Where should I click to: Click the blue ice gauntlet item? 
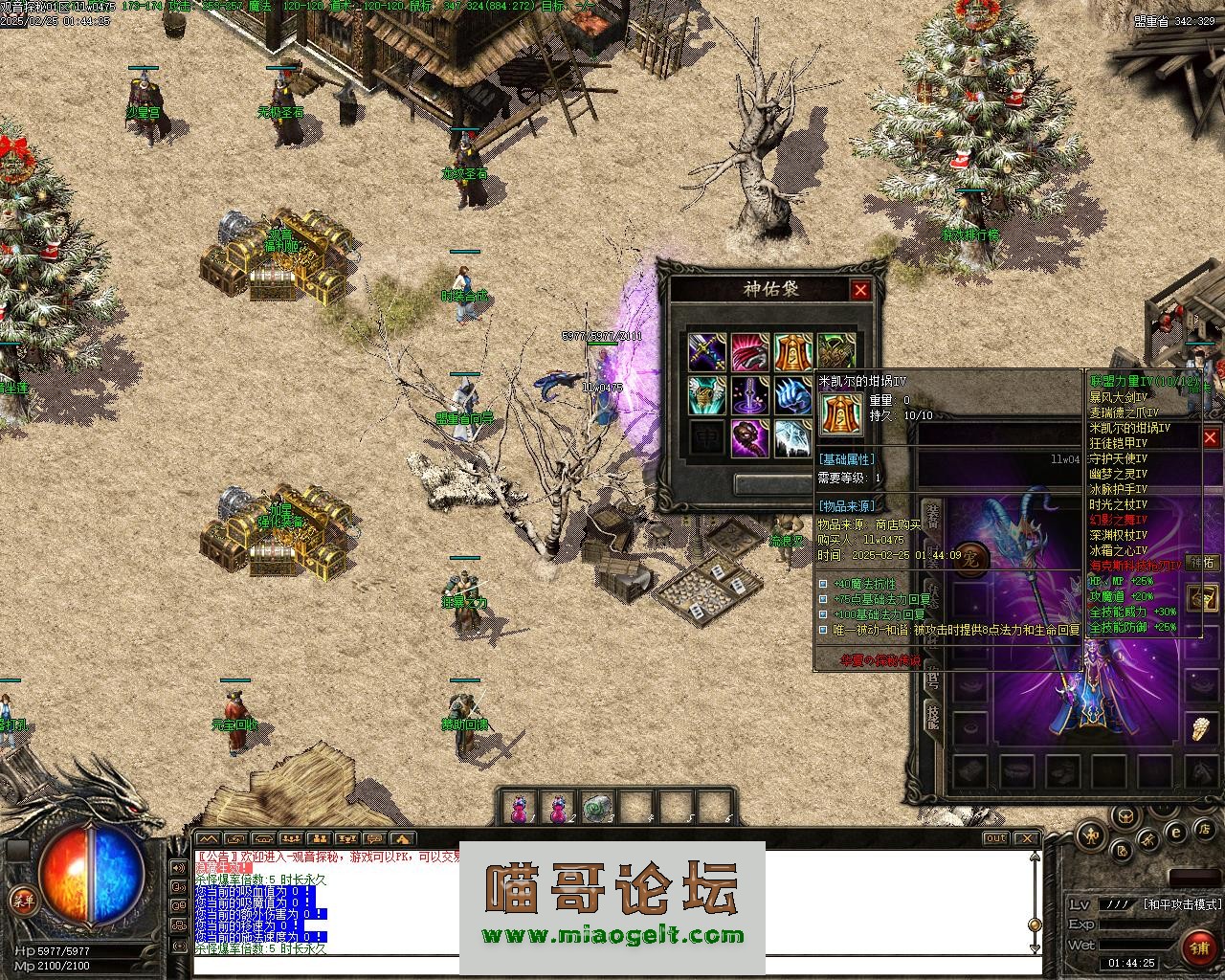coord(792,395)
